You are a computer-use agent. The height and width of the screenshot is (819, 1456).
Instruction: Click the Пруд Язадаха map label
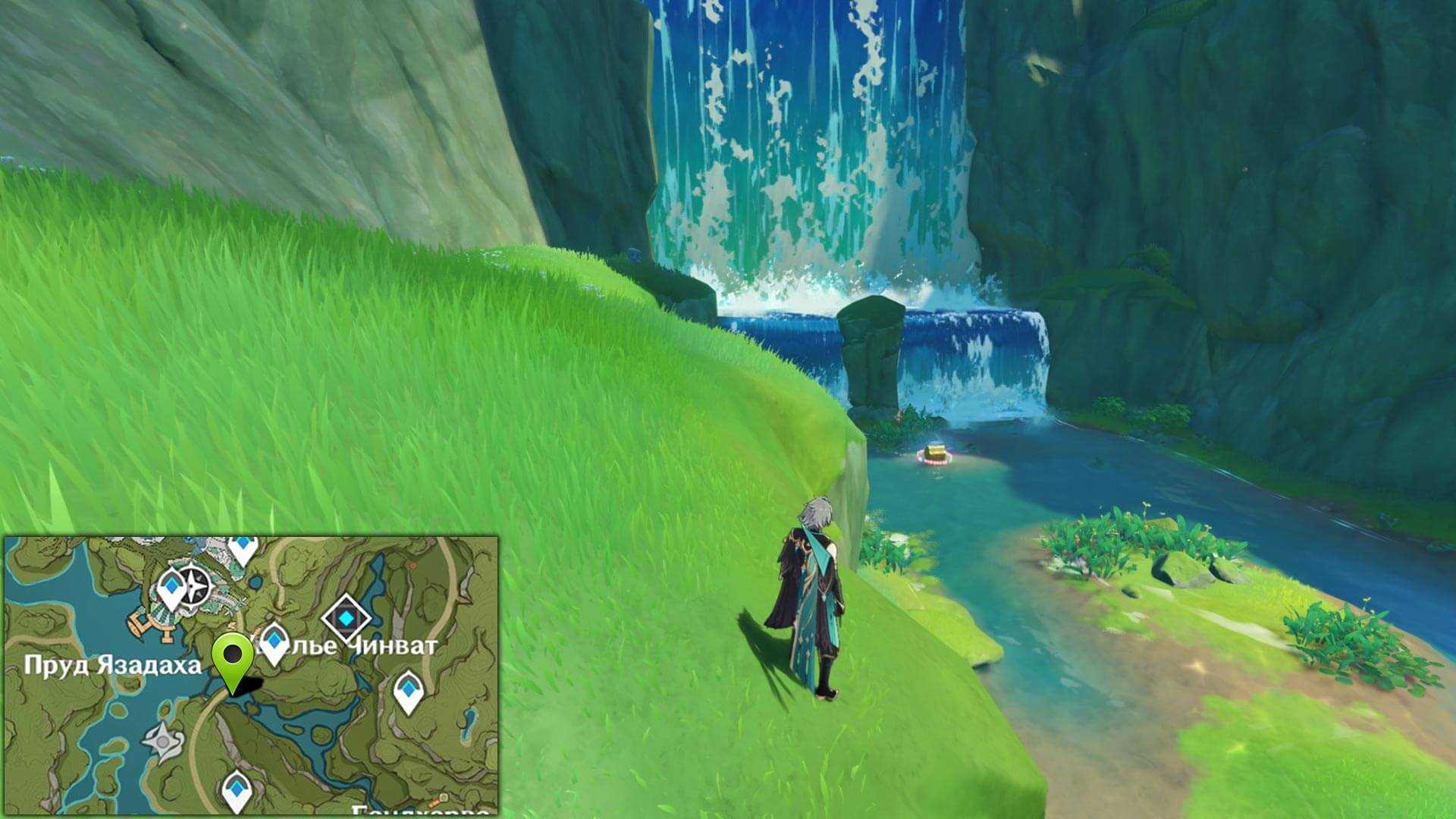point(113,666)
